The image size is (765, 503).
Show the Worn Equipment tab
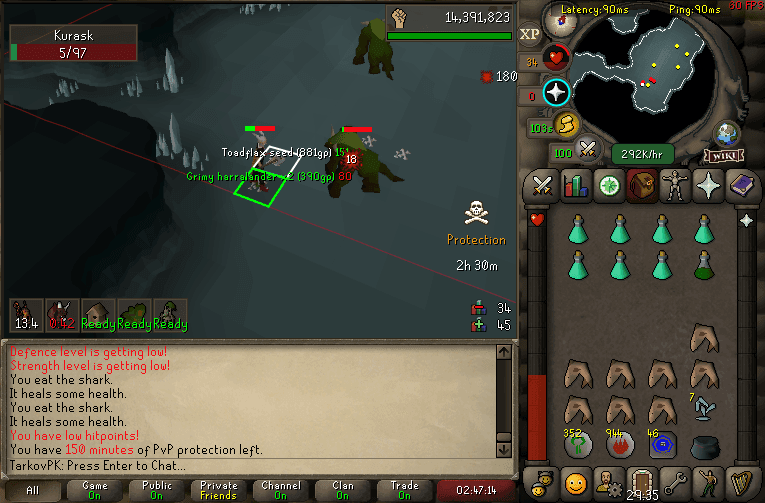(x=674, y=186)
